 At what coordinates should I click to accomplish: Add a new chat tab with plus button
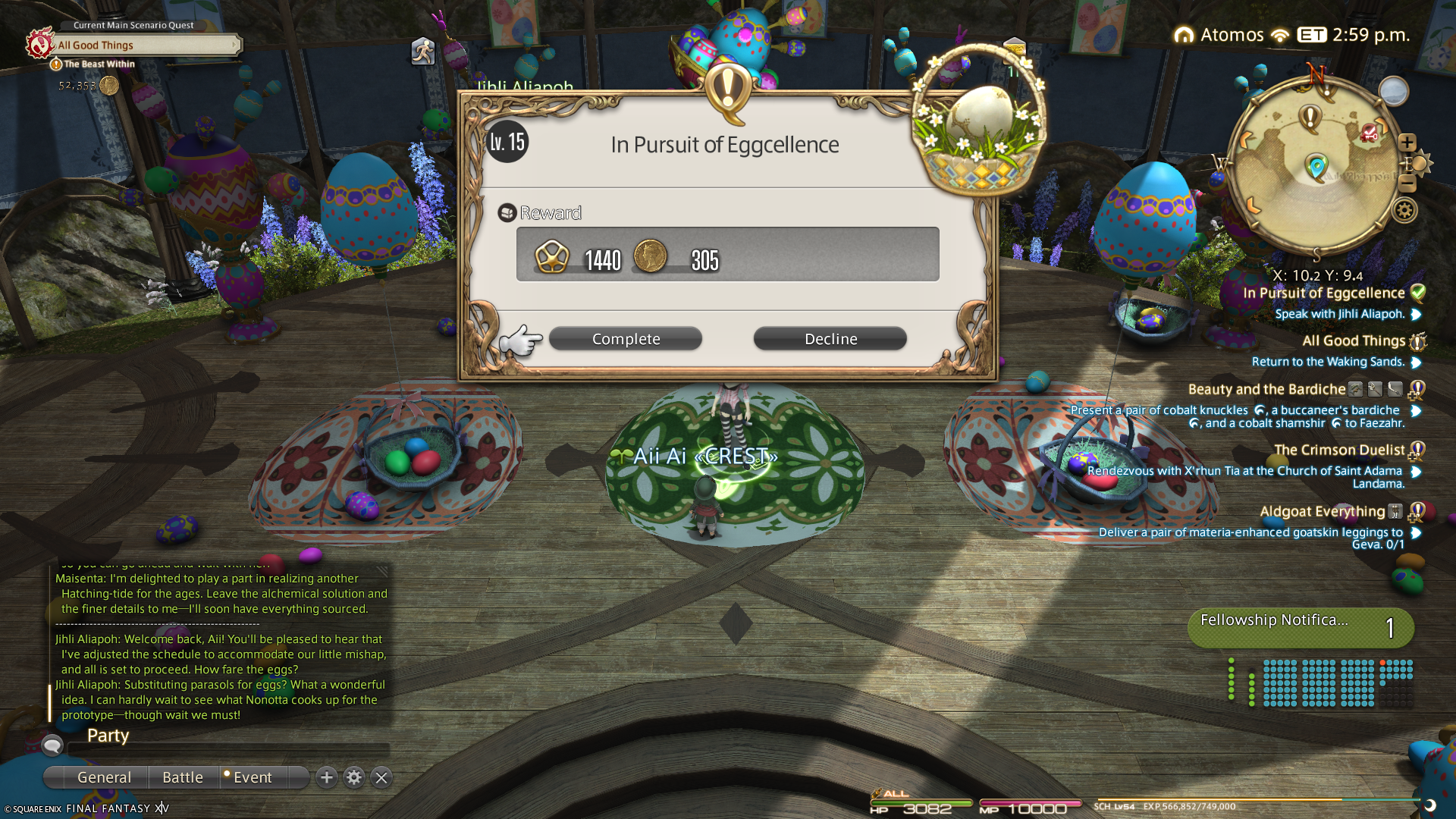pyautogui.click(x=327, y=777)
